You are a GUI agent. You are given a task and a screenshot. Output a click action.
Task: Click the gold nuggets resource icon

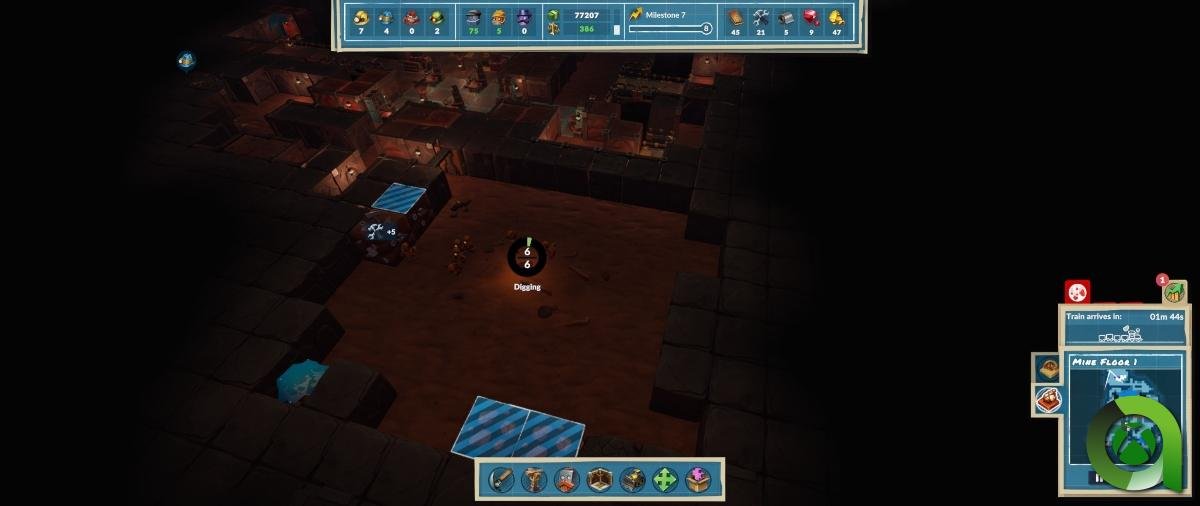tap(836, 18)
